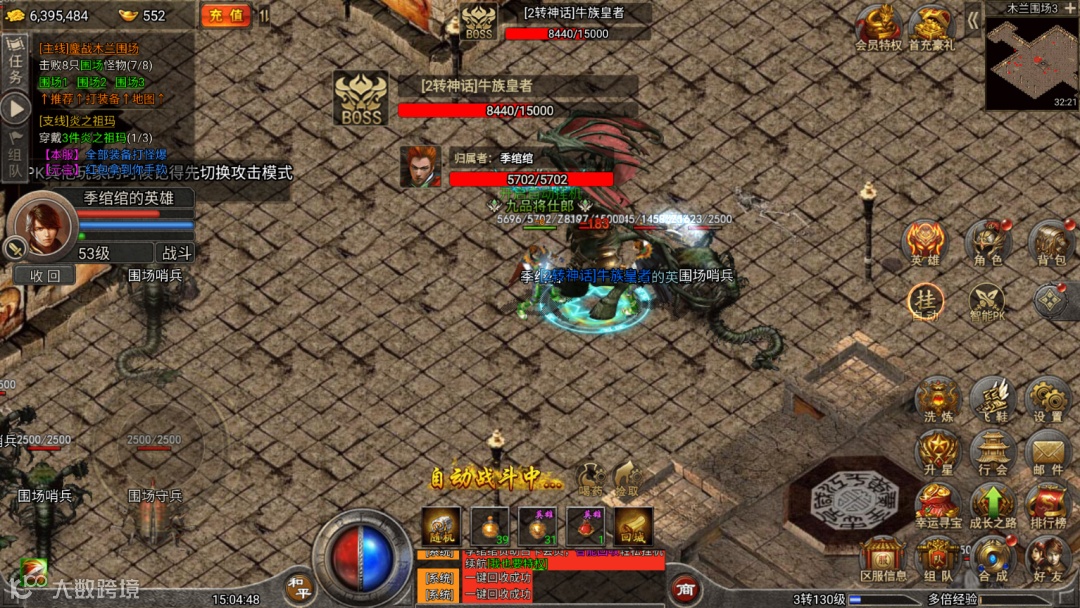Open the 行会 guild menu

click(x=993, y=453)
